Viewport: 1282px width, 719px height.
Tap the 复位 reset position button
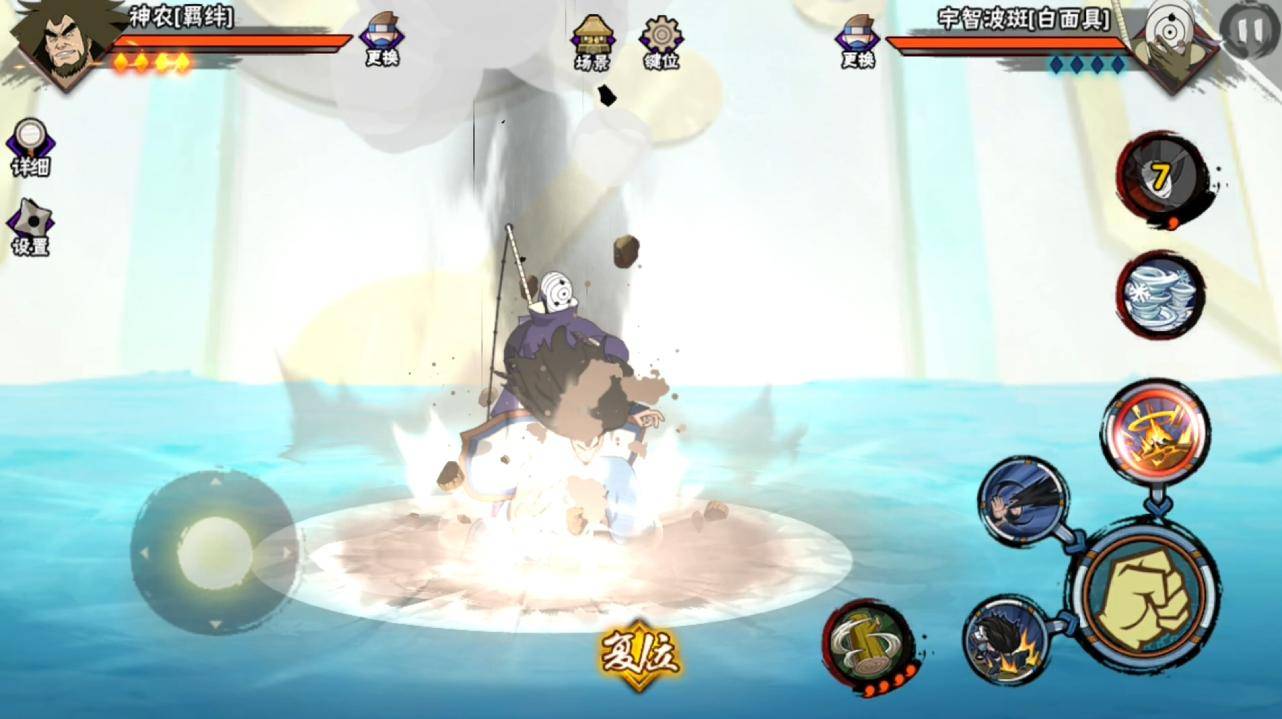640,656
